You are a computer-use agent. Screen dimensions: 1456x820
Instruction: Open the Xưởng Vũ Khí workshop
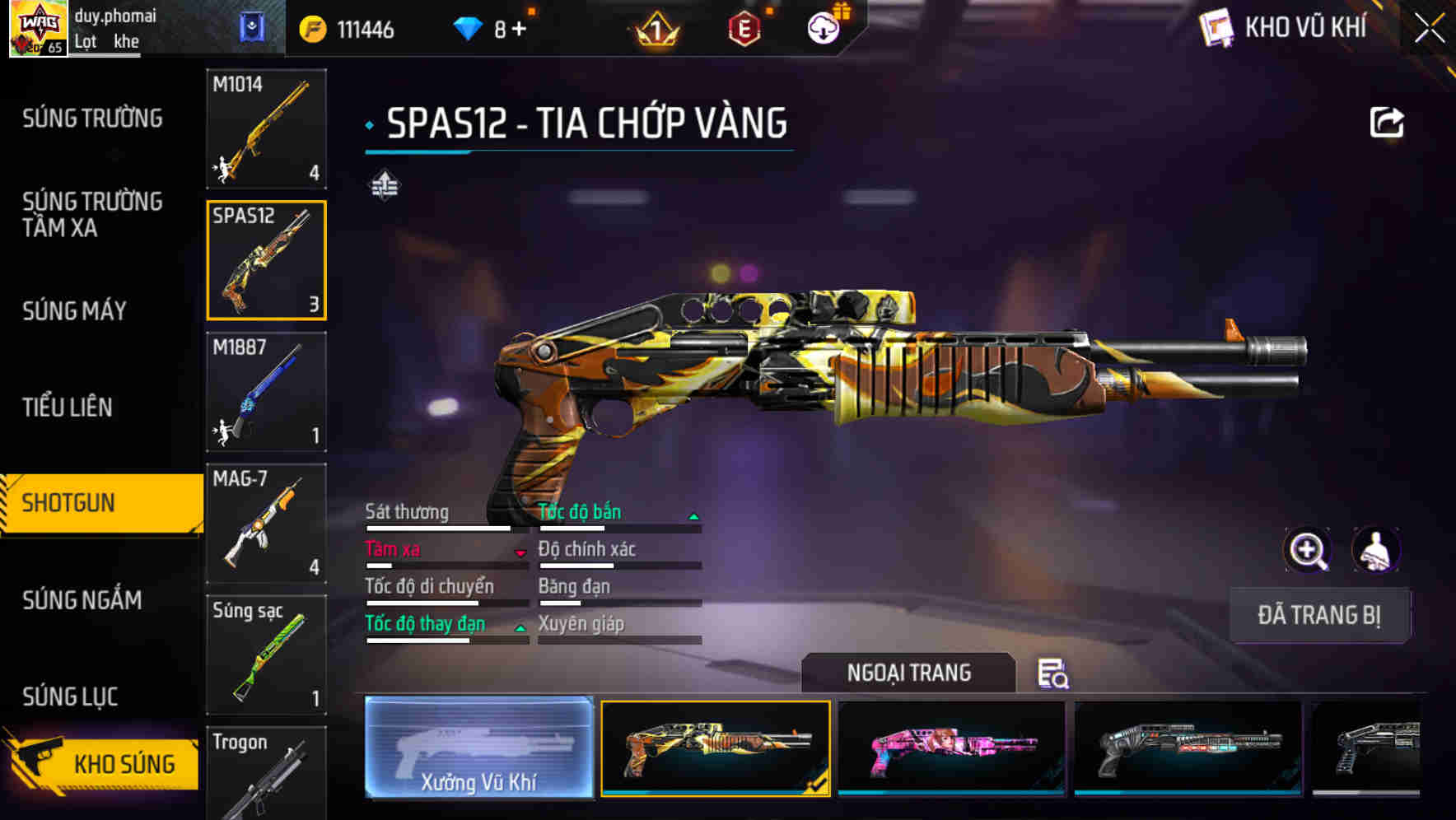[478, 748]
